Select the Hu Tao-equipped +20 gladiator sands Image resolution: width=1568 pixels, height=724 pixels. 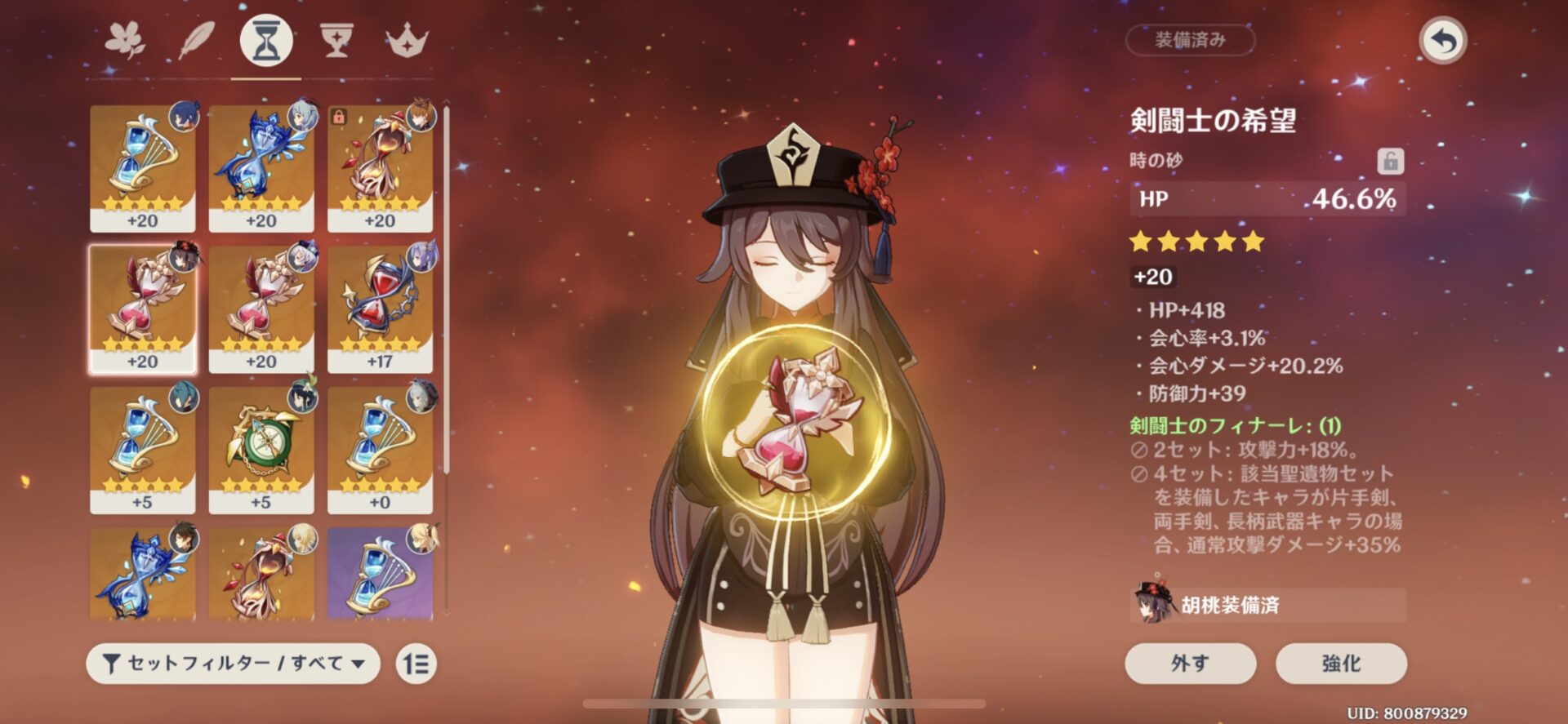click(143, 309)
